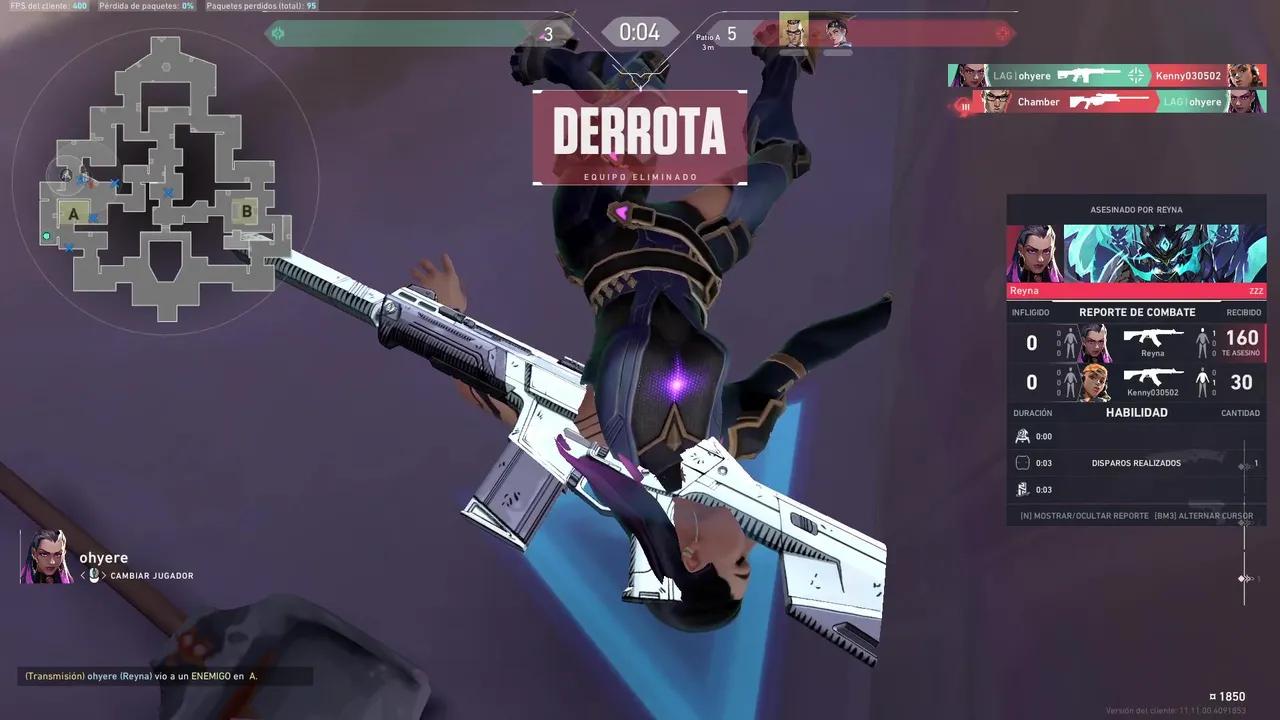Click right arrow beside Cambiar Jugador

[104, 575]
